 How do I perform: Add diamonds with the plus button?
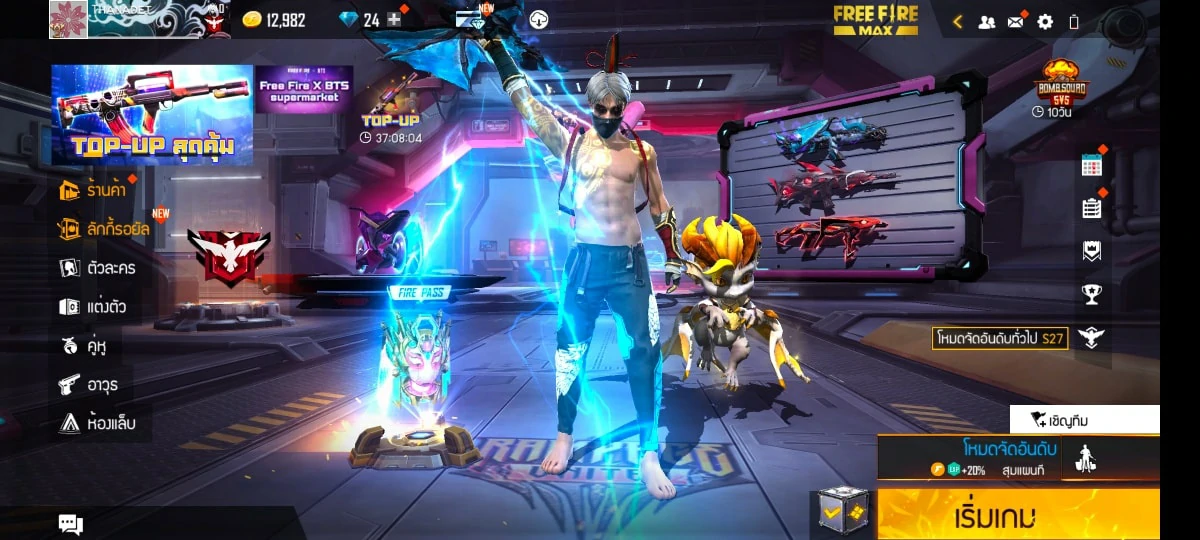[x=394, y=20]
